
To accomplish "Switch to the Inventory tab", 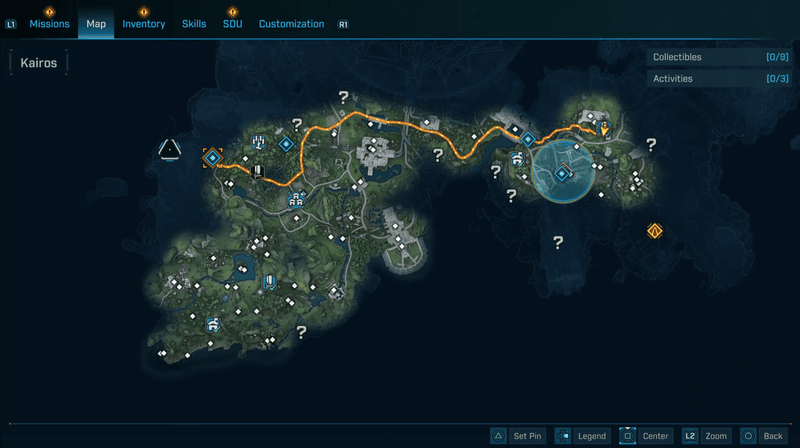I will coord(144,24).
